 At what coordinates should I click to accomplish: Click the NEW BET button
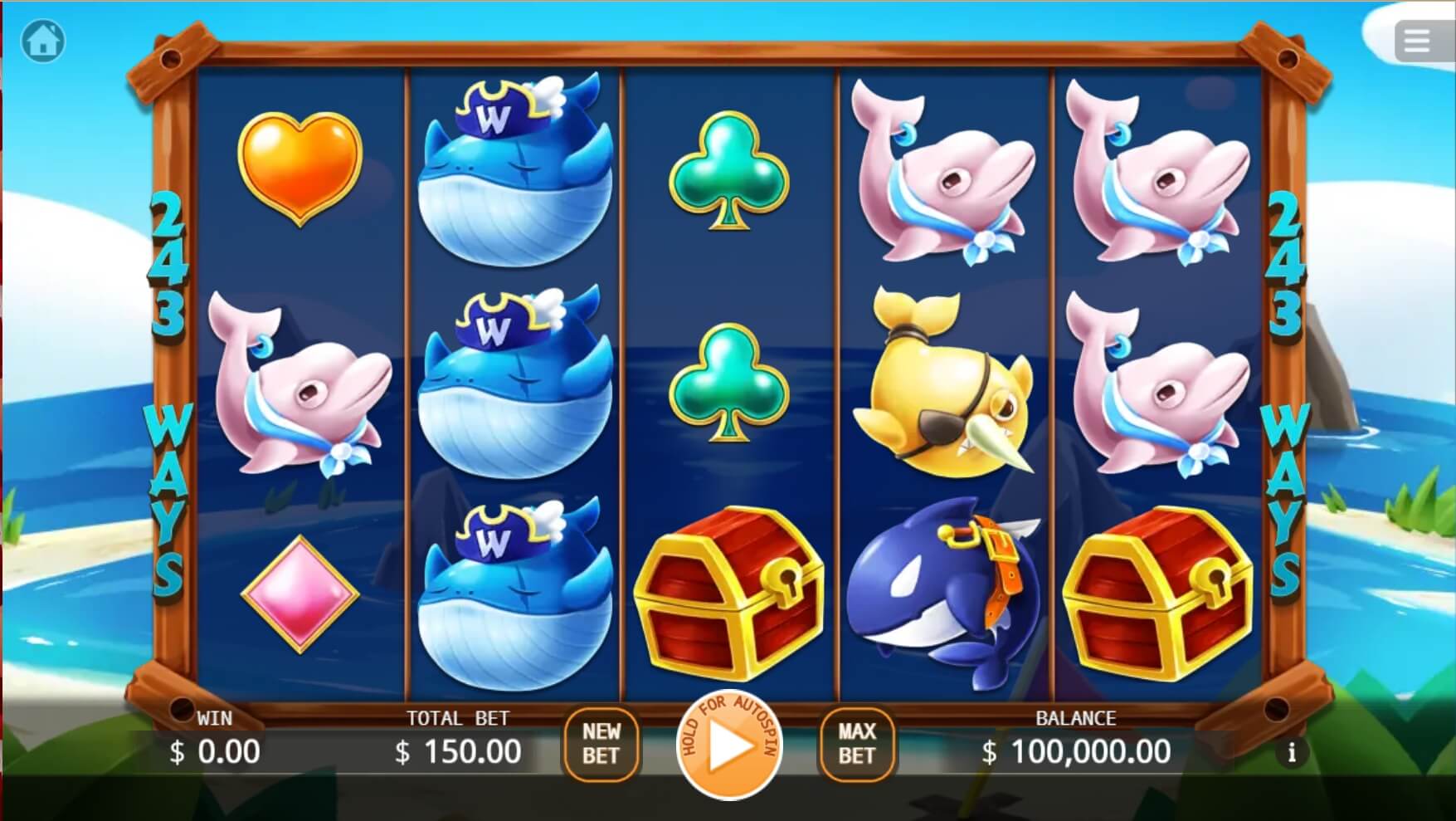pos(601,743)
